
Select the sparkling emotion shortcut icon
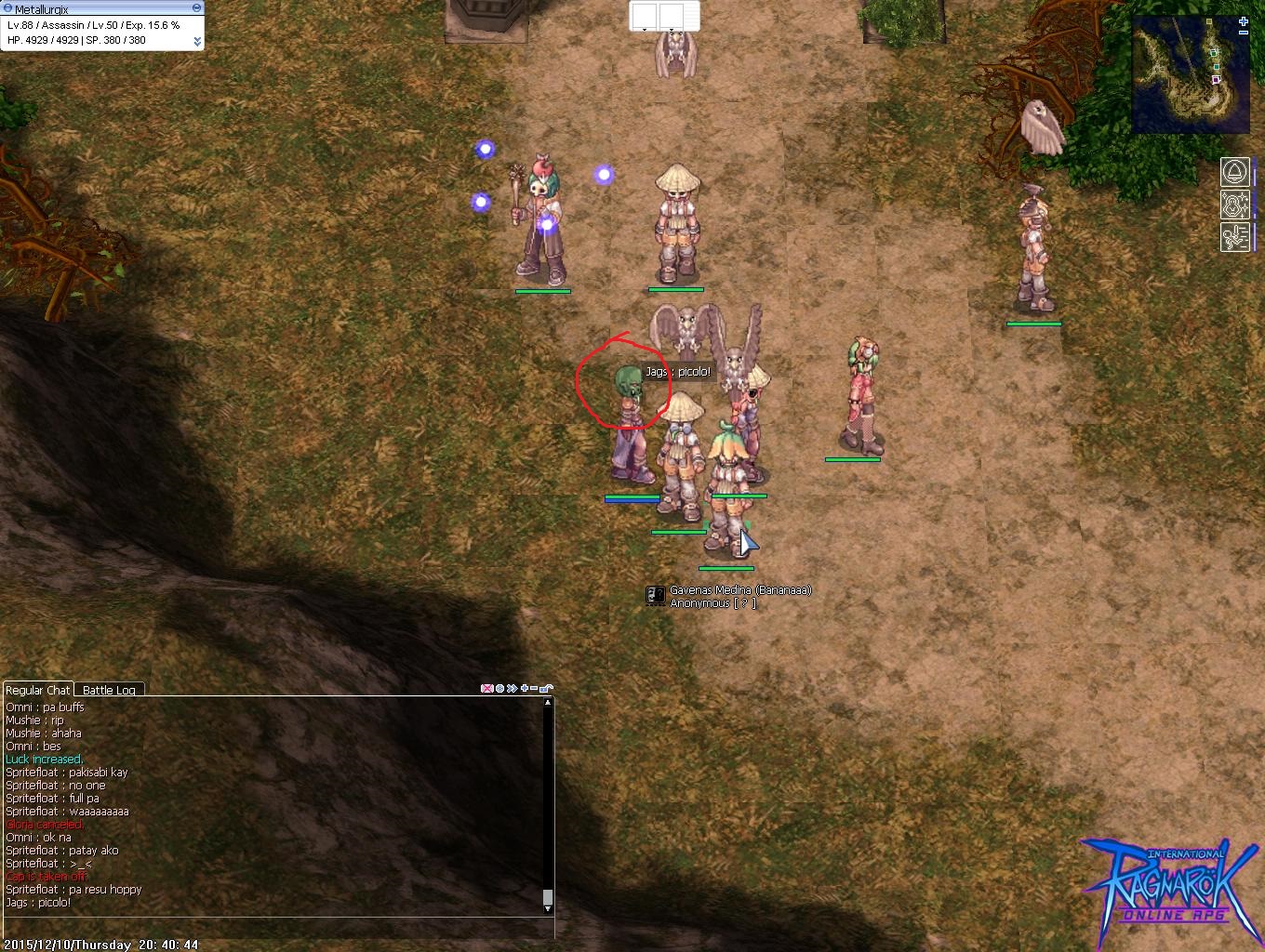coord(1234,205)
